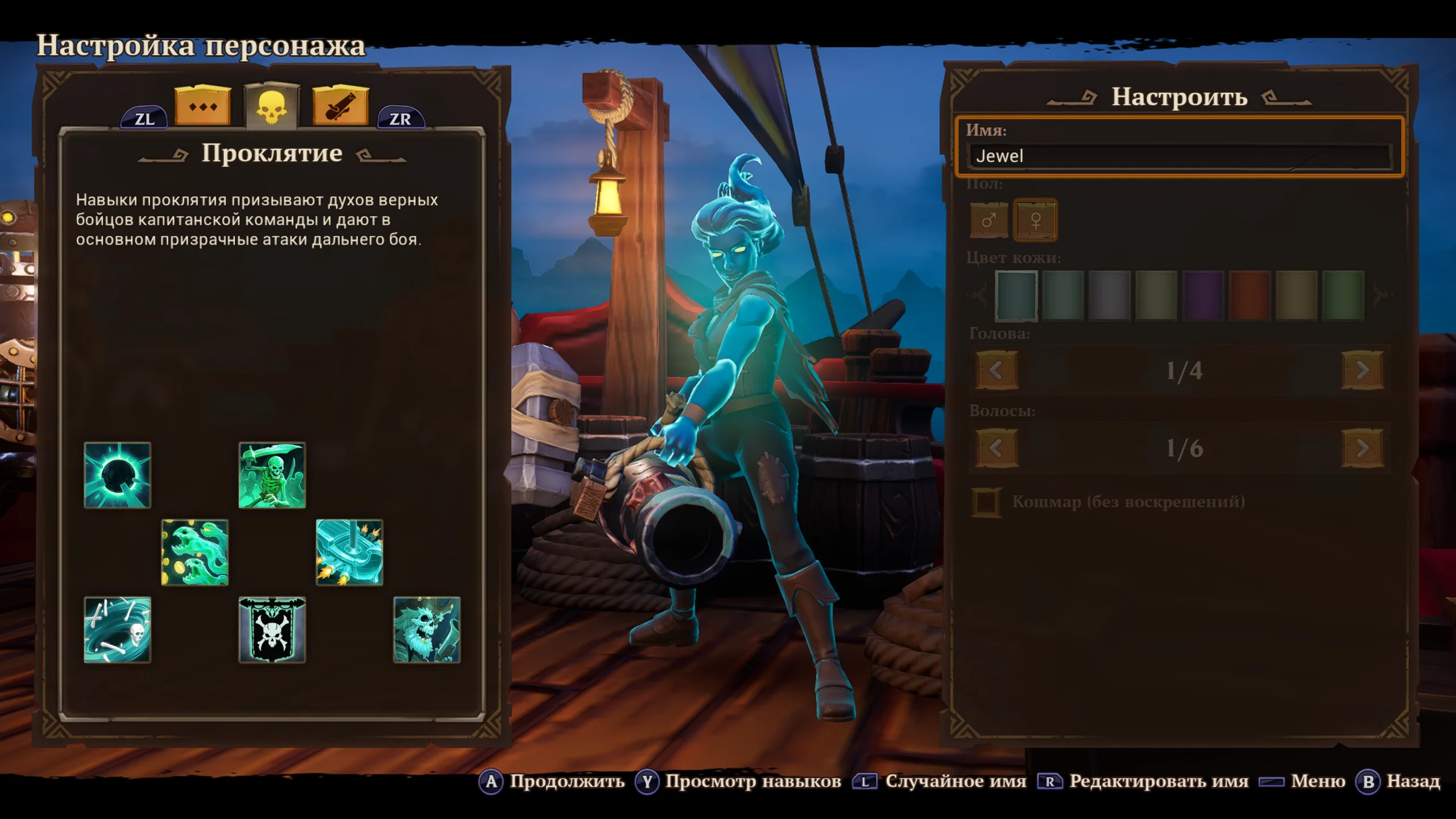1456x819 pixels.
Task: Choose the male gender option
Action: point(988,220)
